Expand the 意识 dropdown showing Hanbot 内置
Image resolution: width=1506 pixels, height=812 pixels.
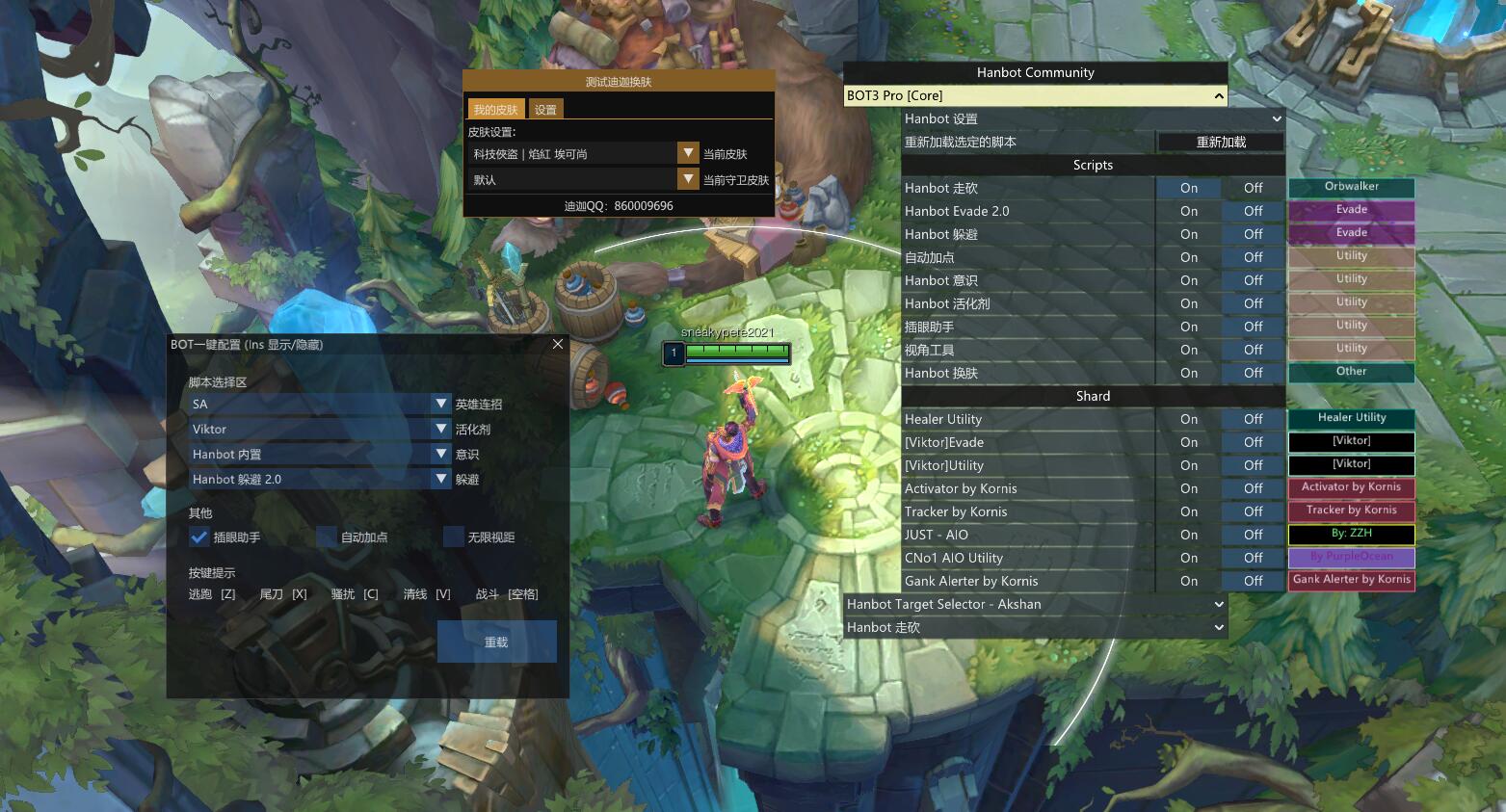click(441, 454)
